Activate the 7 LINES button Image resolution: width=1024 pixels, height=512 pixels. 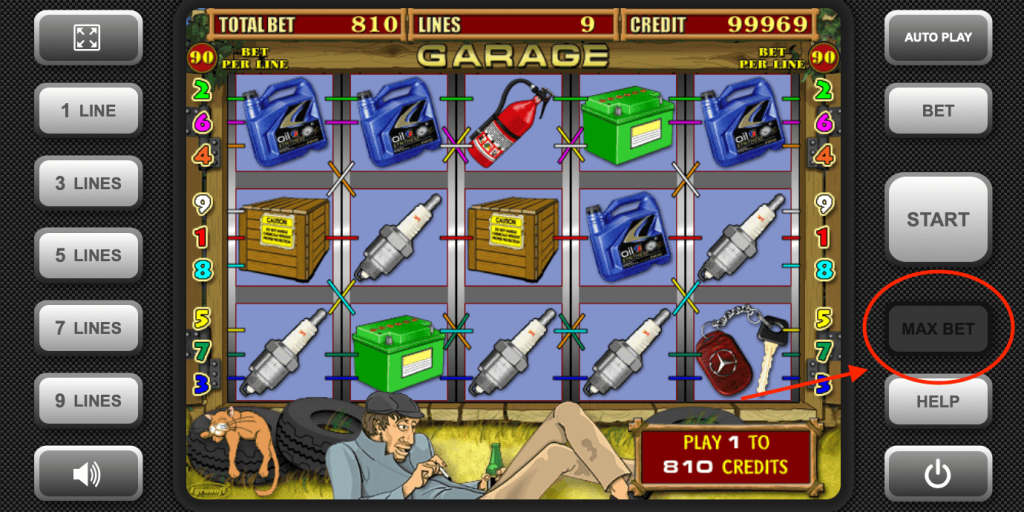pyautogui.click(x=87, y=328)
